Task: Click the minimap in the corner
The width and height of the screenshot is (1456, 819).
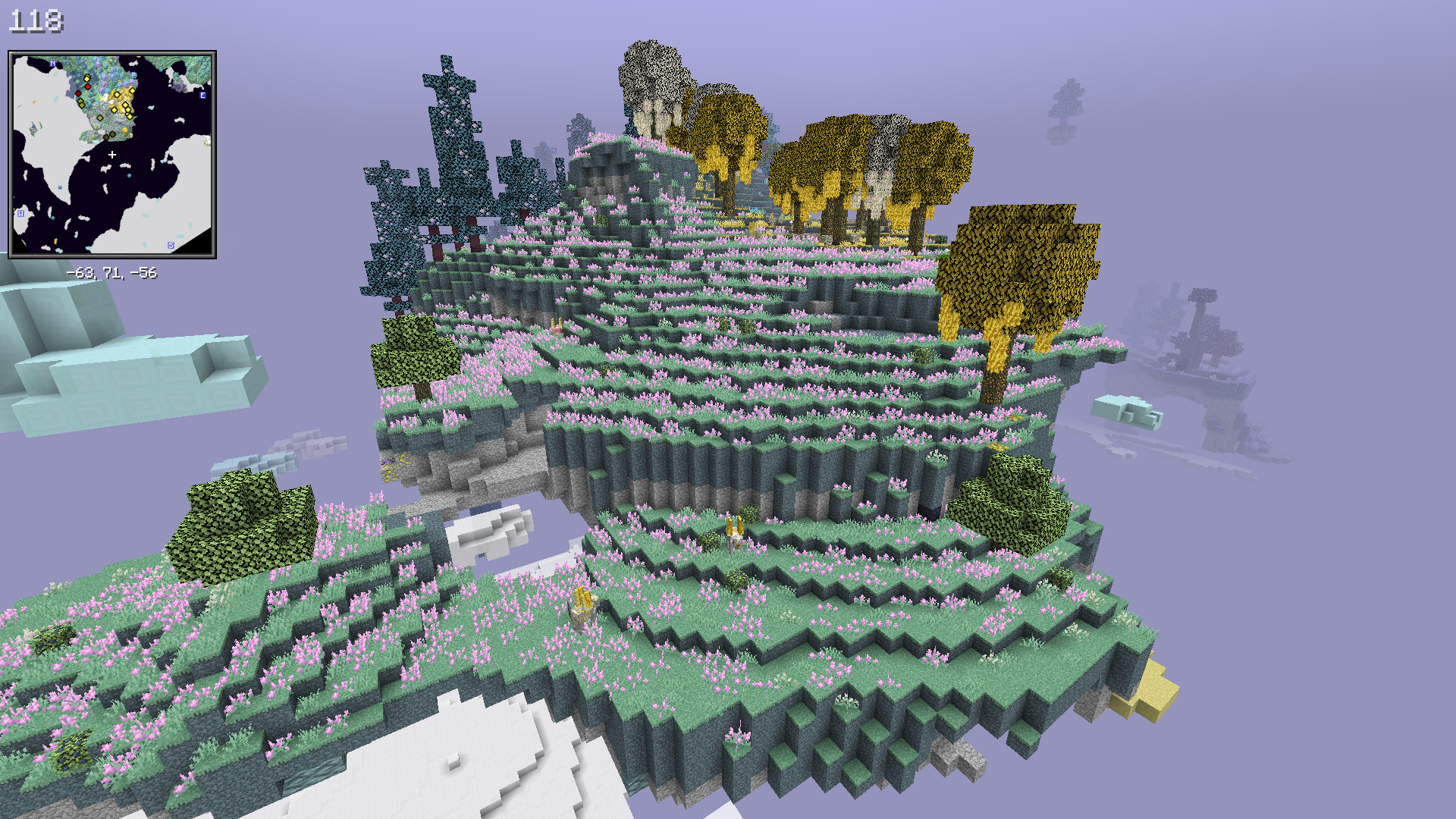Action: (112, 155)
